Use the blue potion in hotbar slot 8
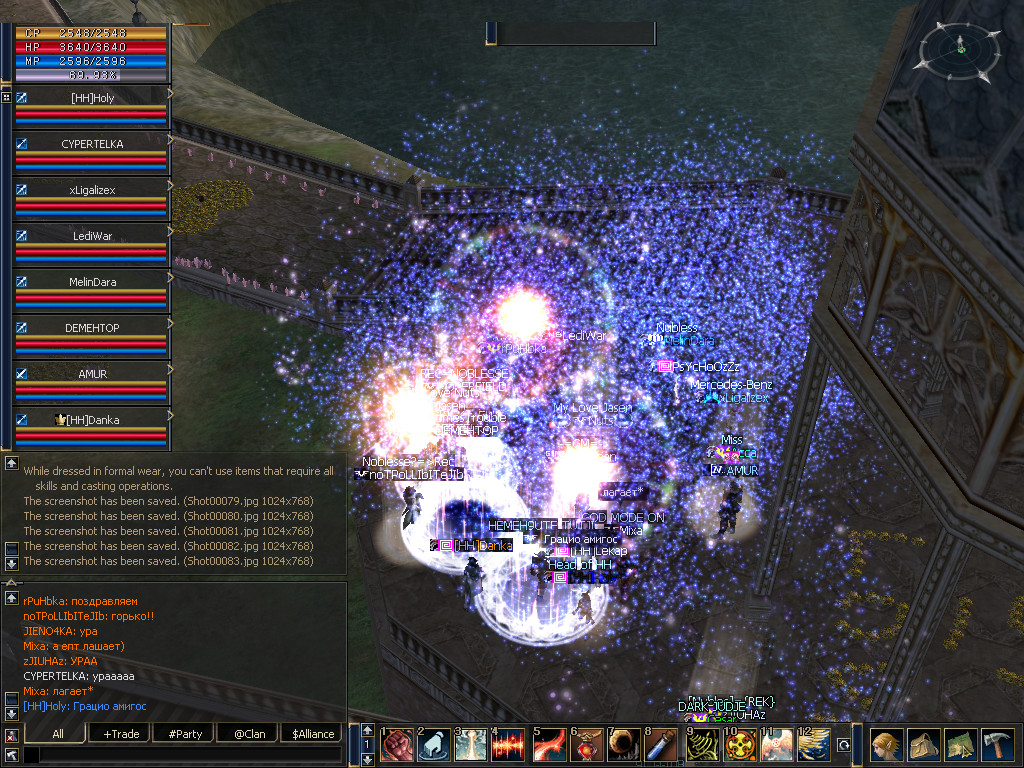The width and height of the screenshot is (1024, 768). tap(659, 745)
